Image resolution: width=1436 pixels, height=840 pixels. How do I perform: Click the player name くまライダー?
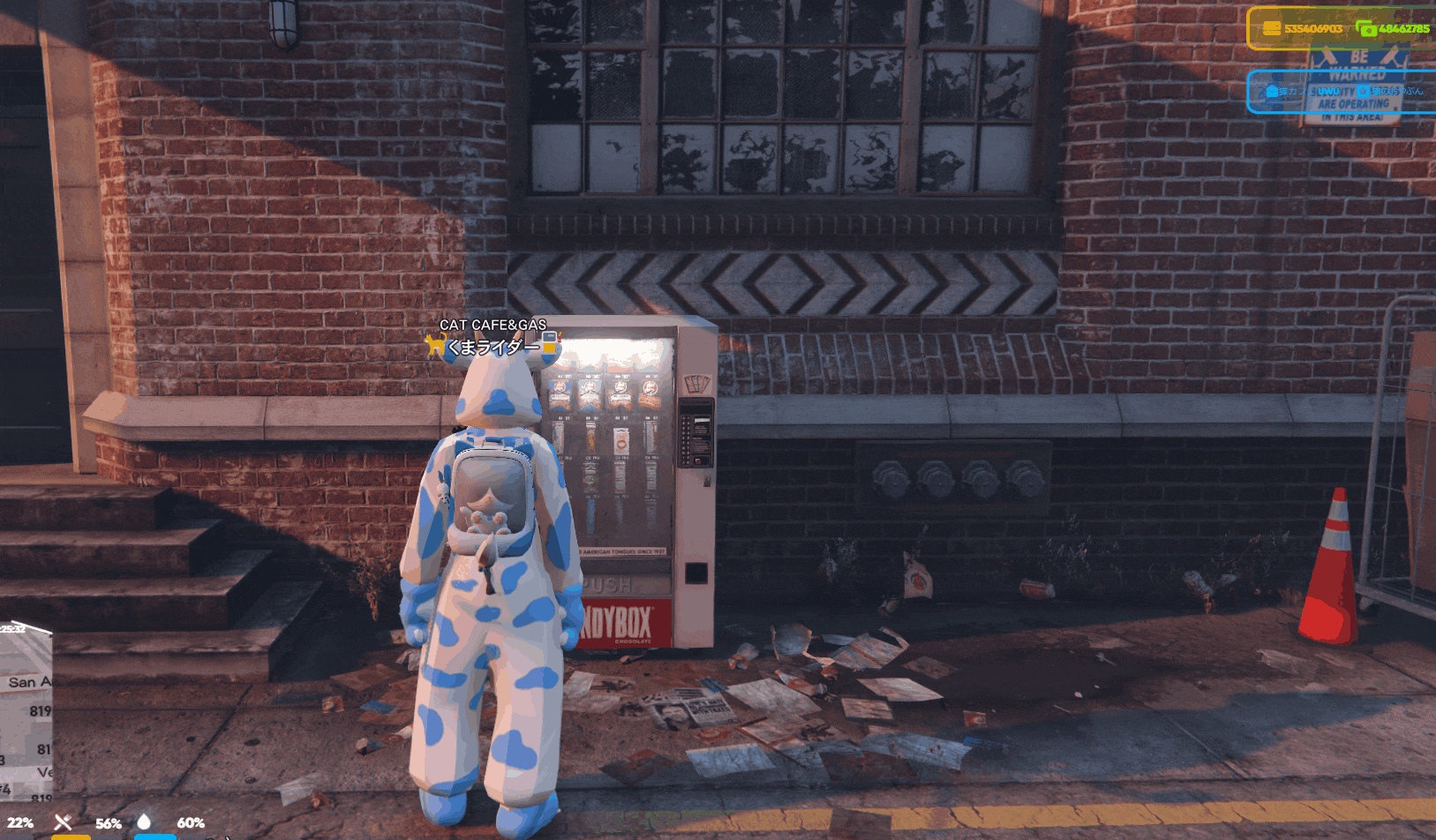click(x=494, y=347)
